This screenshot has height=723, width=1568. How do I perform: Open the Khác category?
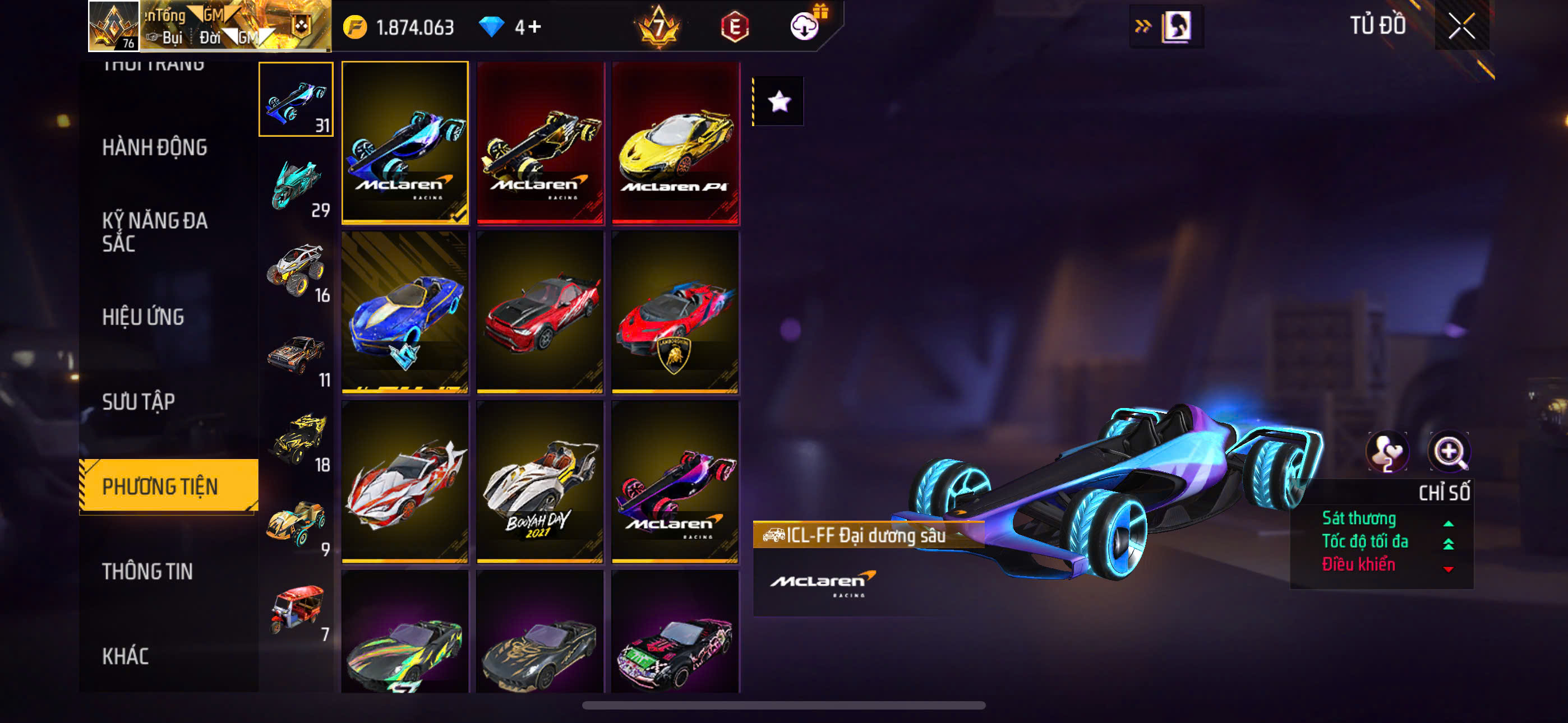tap(125, 655)
